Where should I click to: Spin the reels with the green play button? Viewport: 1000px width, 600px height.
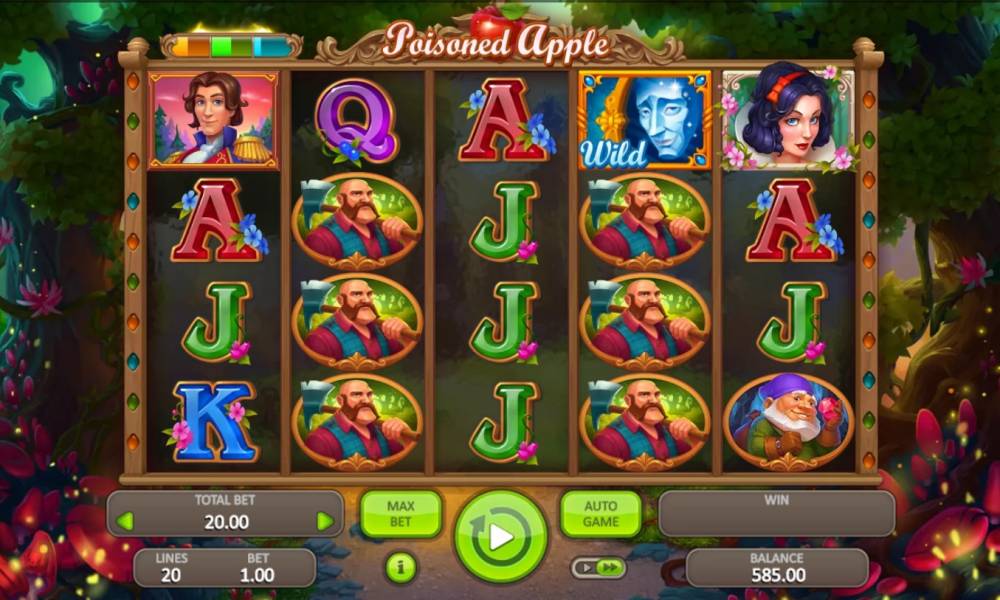tap(500, 536)
